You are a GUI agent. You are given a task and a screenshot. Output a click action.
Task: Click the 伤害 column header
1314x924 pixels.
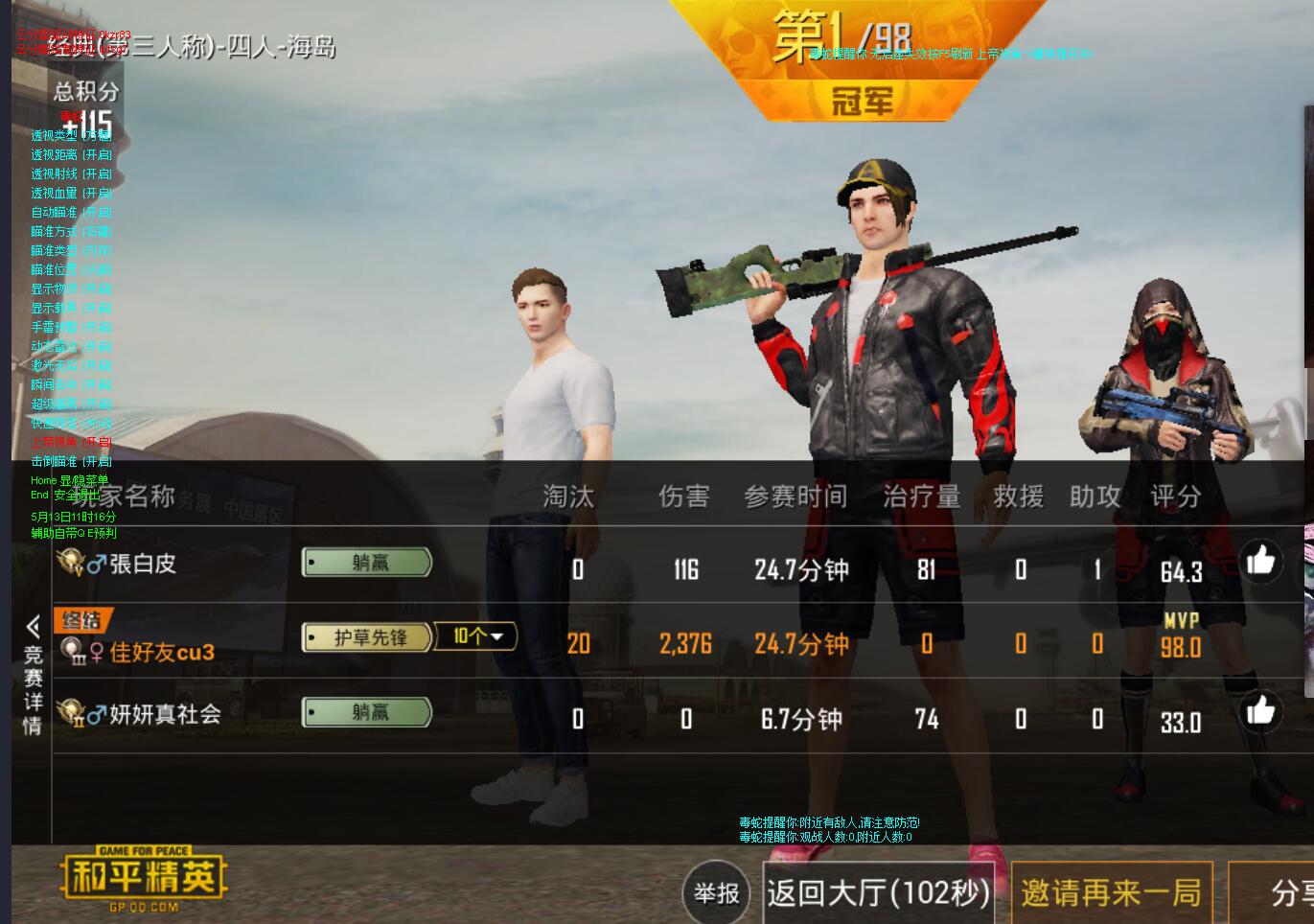click(684, 497)
